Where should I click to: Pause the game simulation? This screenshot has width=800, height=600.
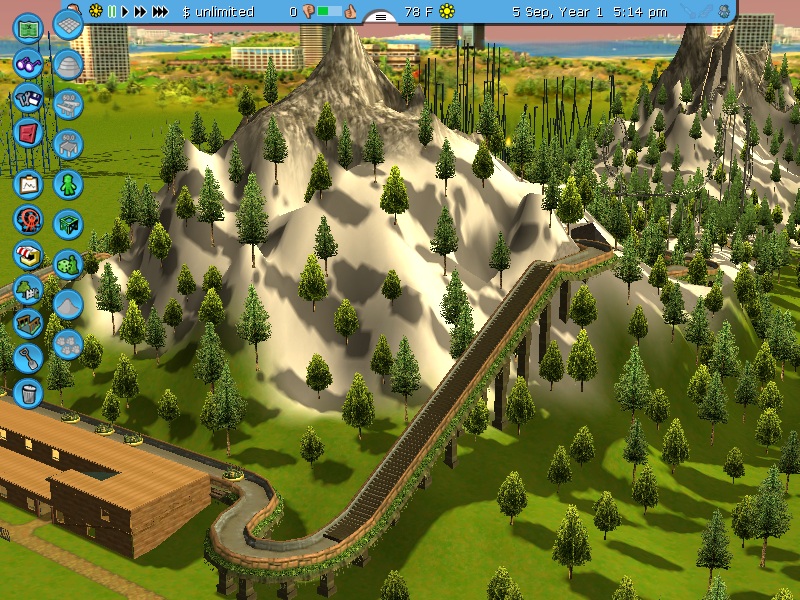[112, 12]
